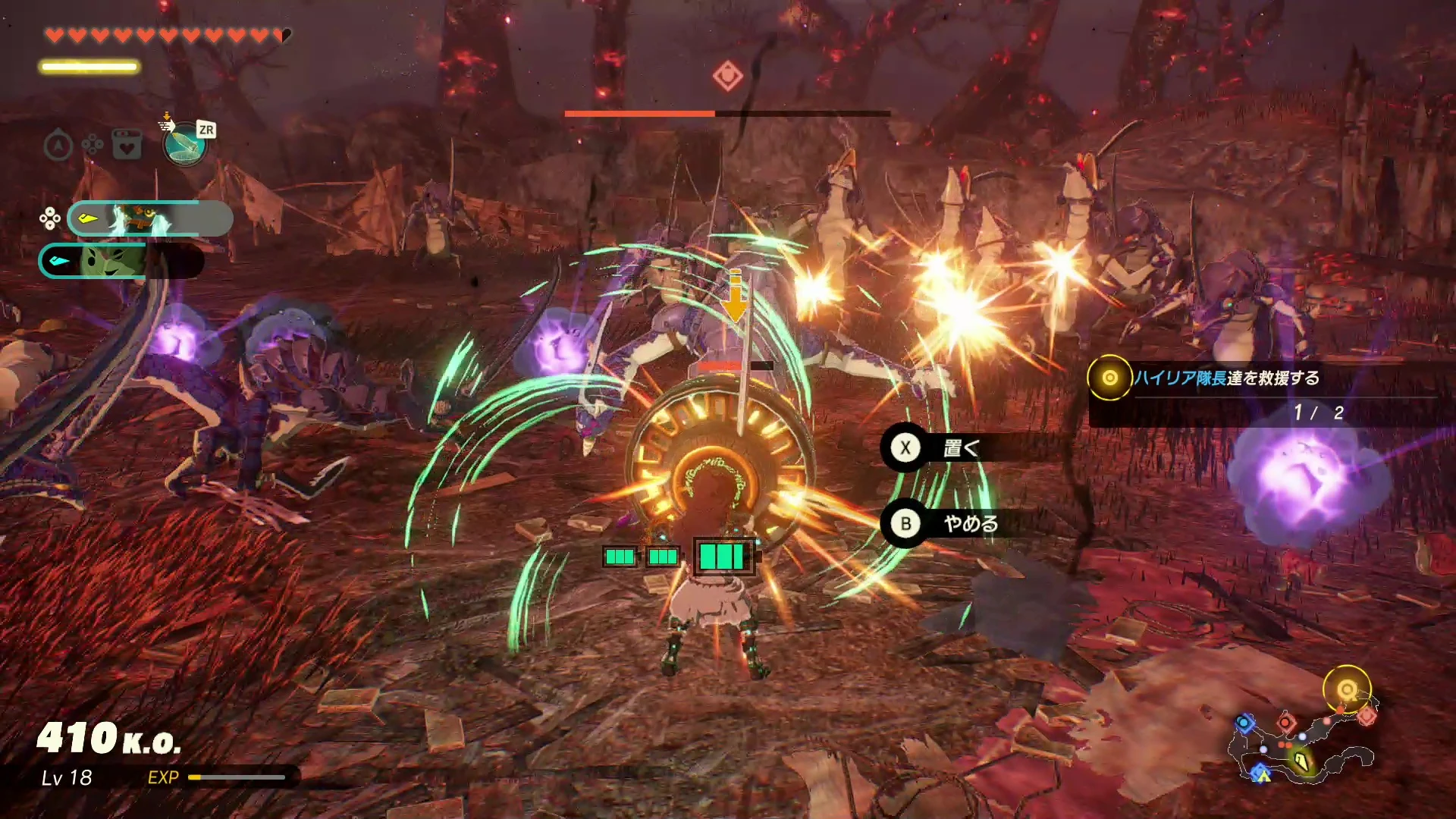The height and width of the screenshot is (819, 1456).
Task: Click the blue allied outpost marker with triangle on minimap
Action: (1260, 773)
